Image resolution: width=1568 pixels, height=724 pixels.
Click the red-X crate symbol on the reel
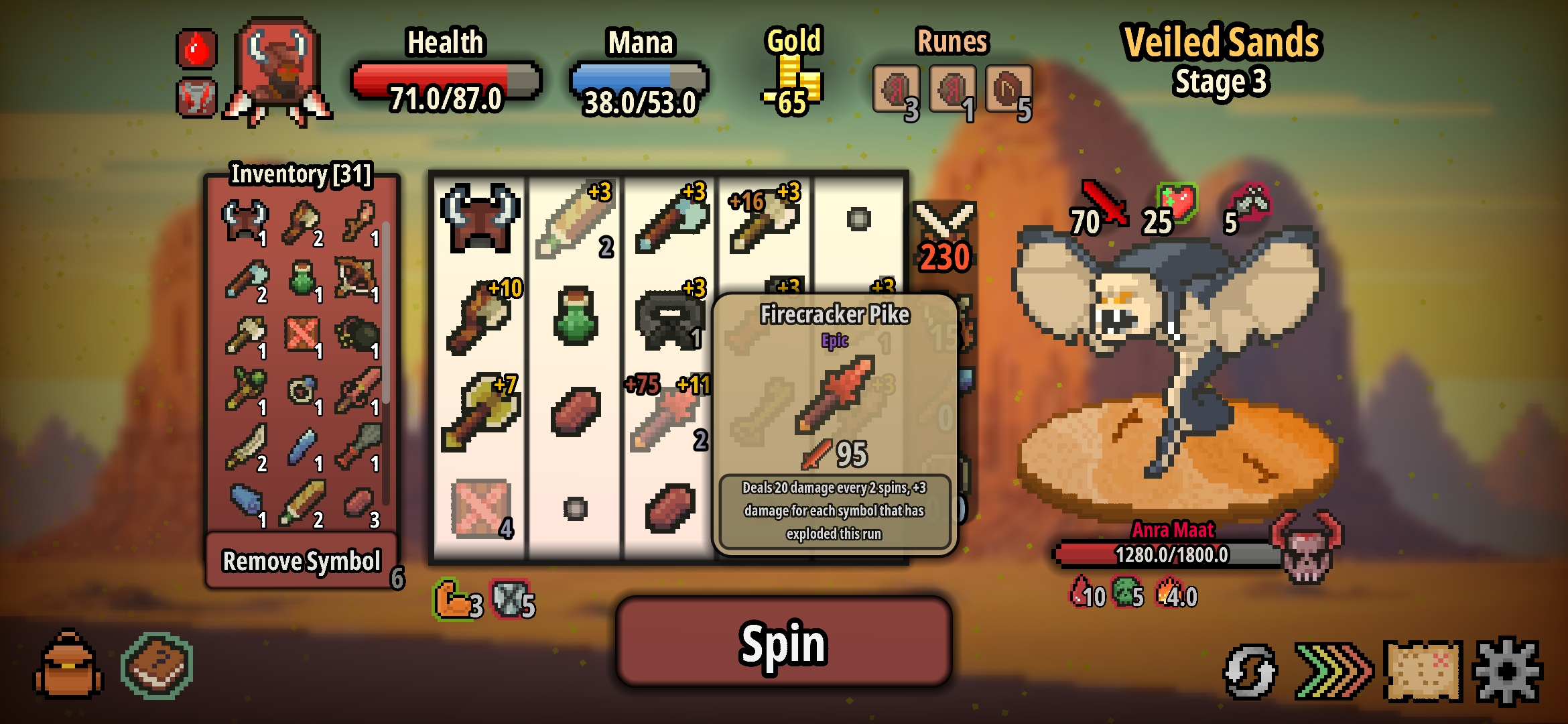480,508
